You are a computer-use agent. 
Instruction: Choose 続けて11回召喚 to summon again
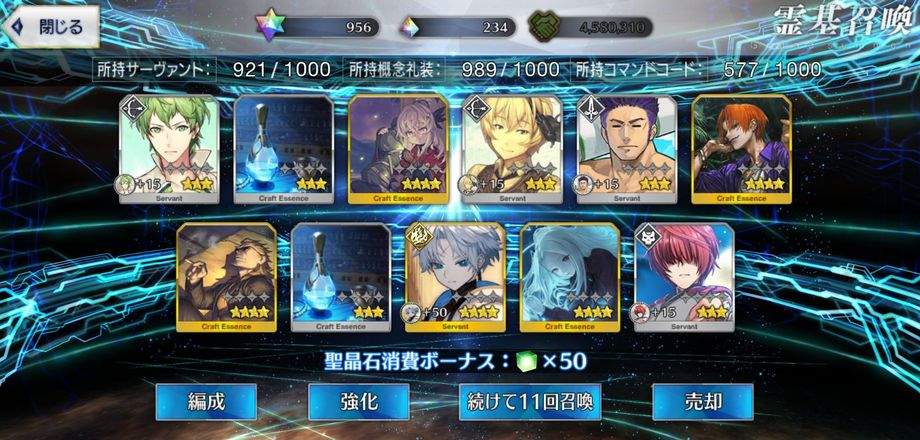[x=530, y=402]
